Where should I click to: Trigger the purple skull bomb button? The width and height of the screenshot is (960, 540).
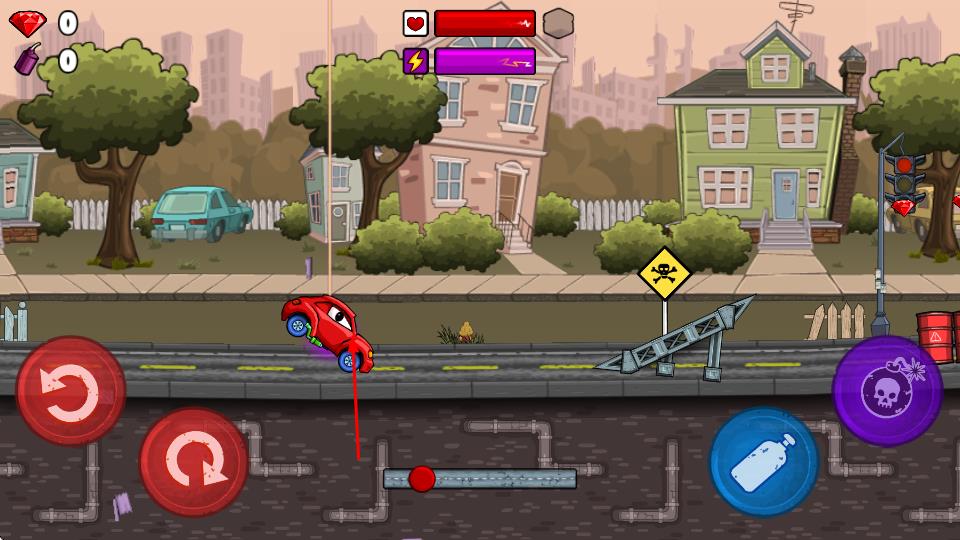click(x=887, y=390)
